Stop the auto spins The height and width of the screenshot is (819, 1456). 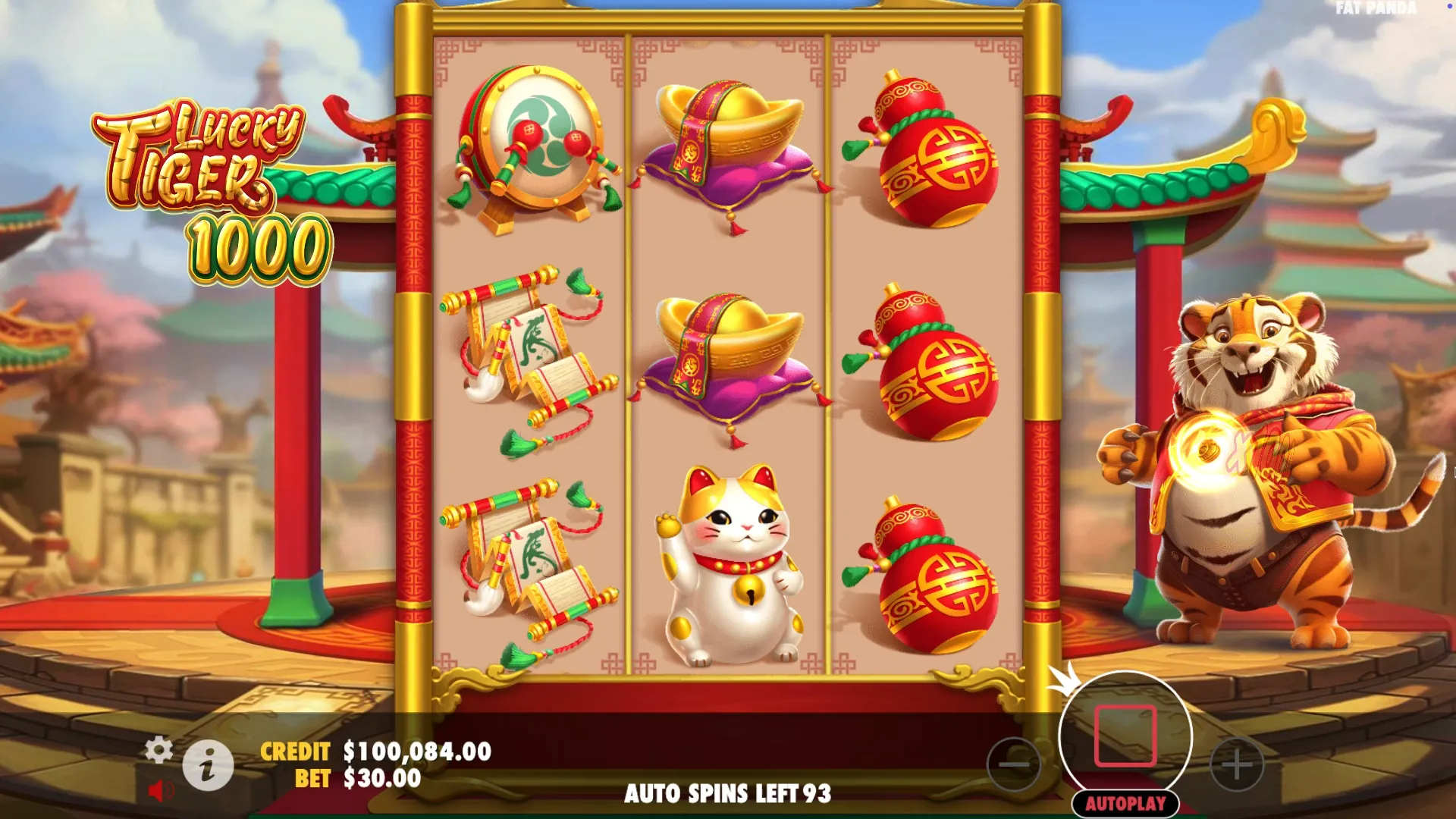point(1125,736)
